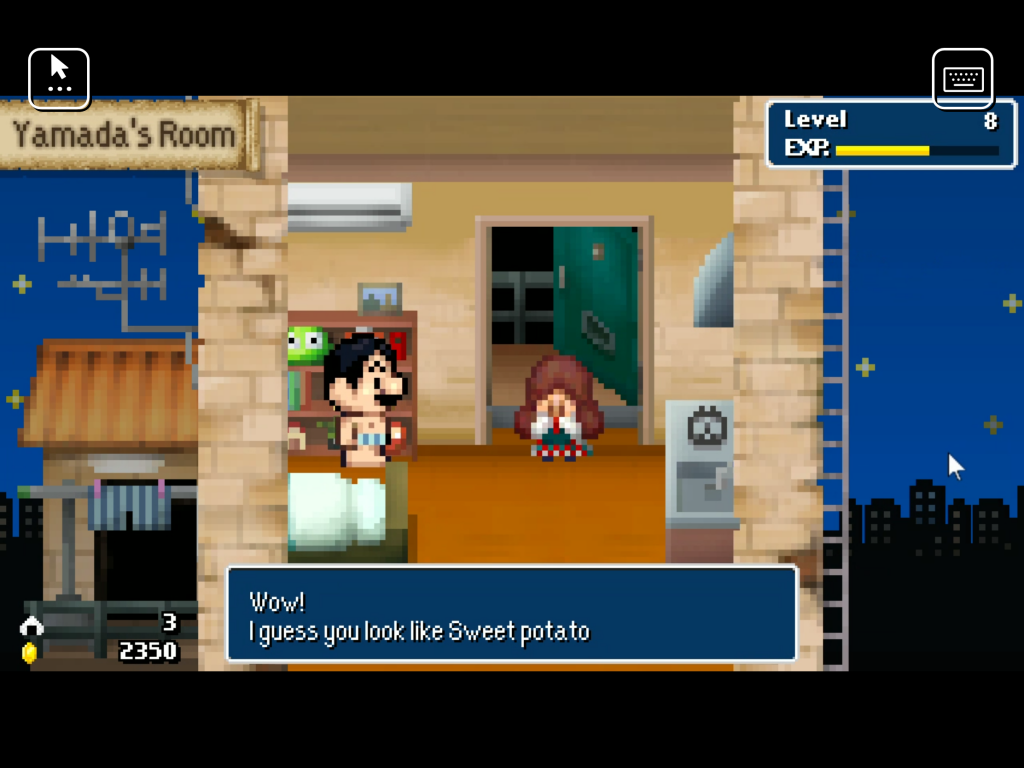Toggle the mouse pointer mode button
Screen dimensions: 1024x768
[59, 78]
